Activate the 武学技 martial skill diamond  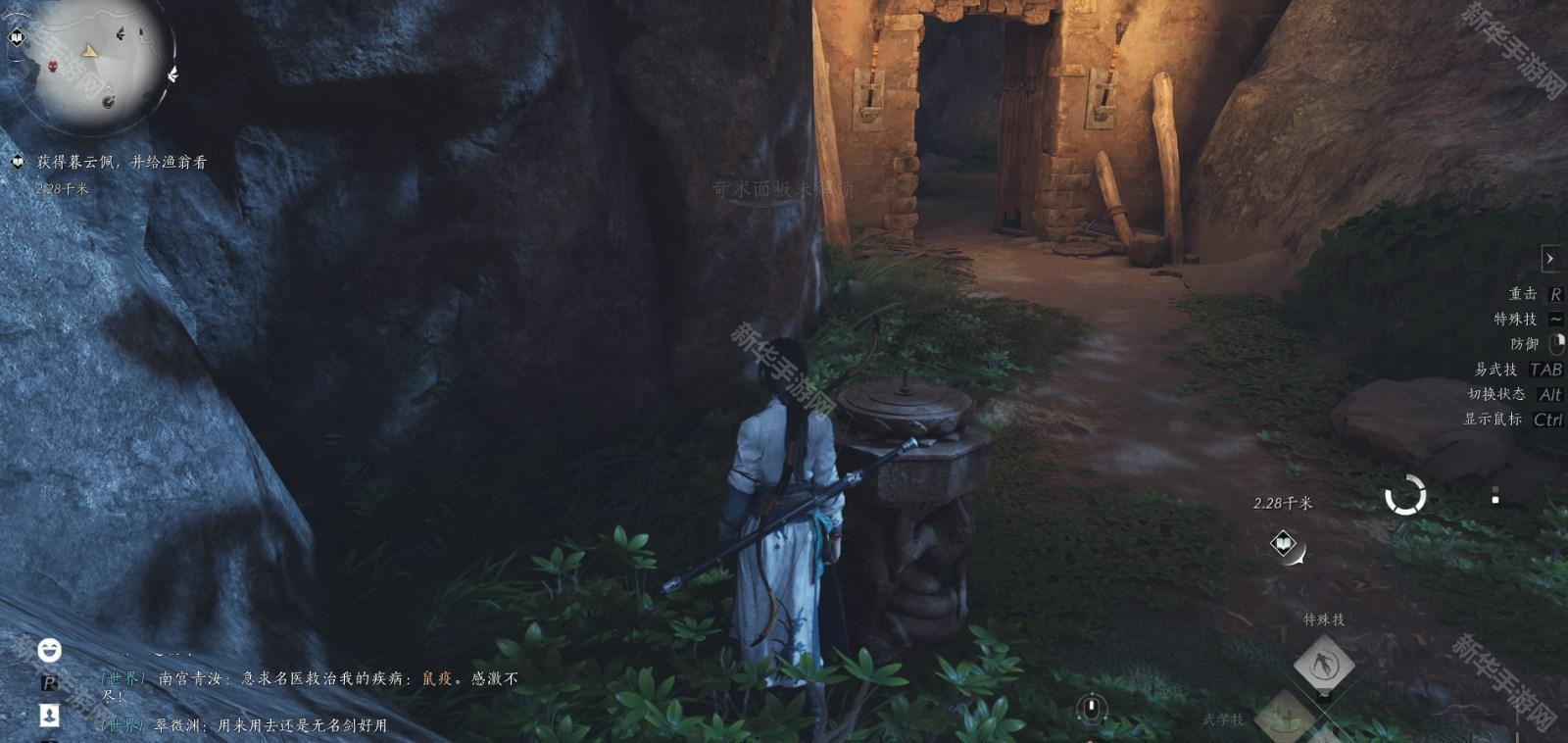(1285, 719)
